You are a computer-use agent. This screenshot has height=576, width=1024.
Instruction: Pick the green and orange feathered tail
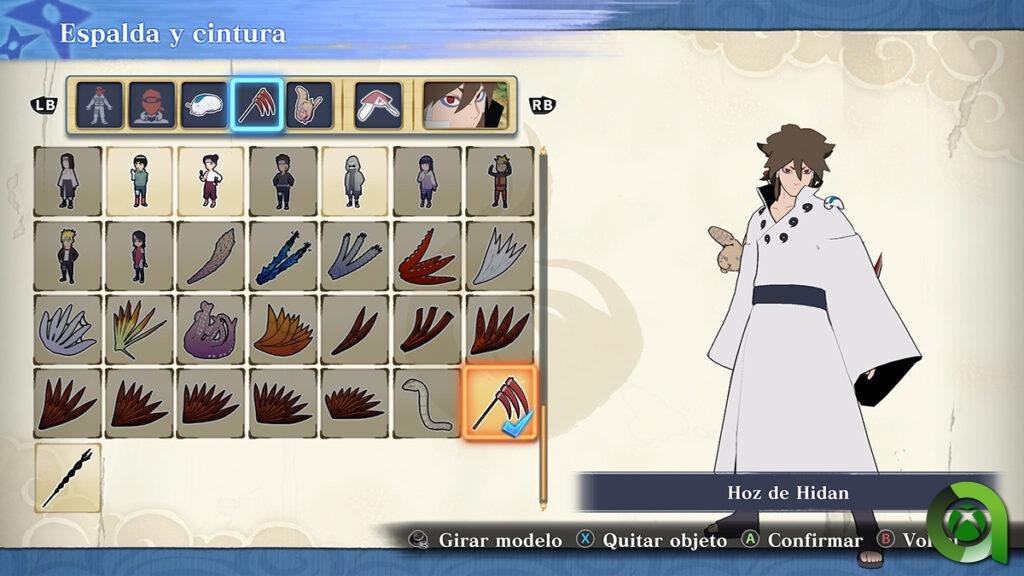[x=139, y=329]
